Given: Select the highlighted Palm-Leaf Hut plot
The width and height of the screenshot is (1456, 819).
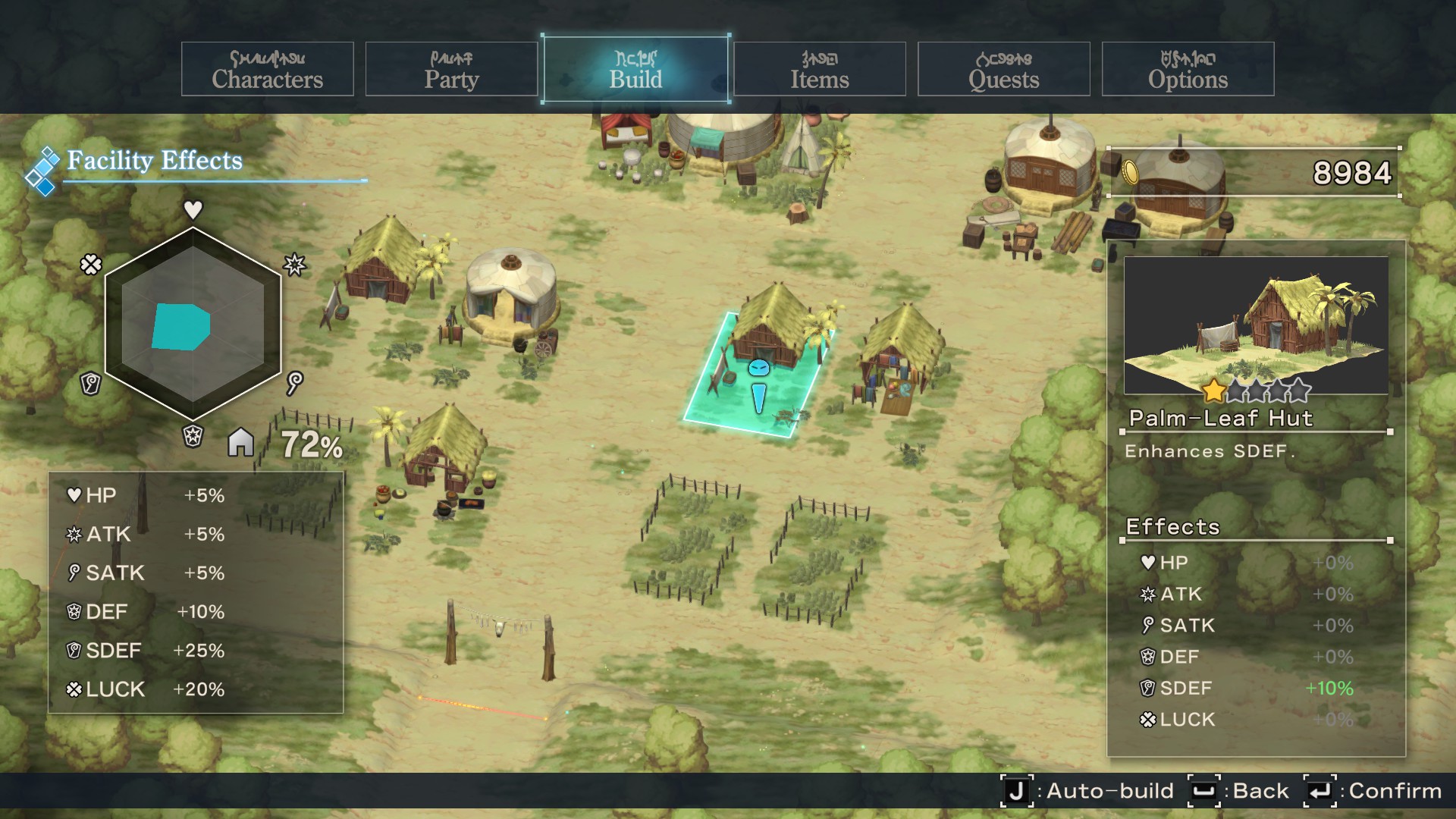Looking at the screenshot, I should coord(758,375).
